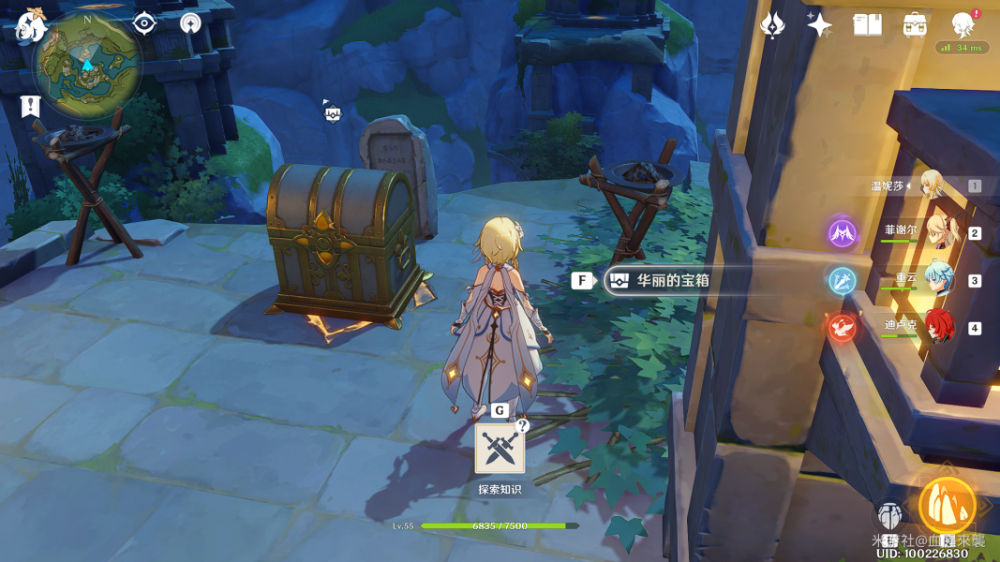The width and height of the screenshot is (1000, 562).
Task: Toggle the eye-shaped elemental sight icon
Action: (x=145, y=23)
